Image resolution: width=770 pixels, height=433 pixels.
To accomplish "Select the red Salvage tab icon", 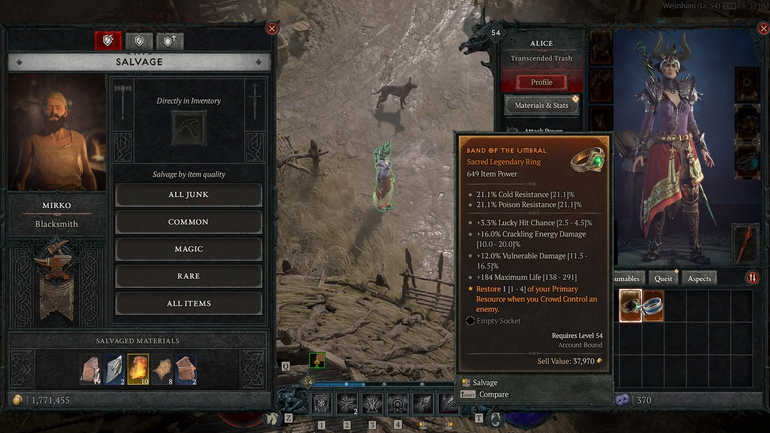I will (x=108, y=41).
